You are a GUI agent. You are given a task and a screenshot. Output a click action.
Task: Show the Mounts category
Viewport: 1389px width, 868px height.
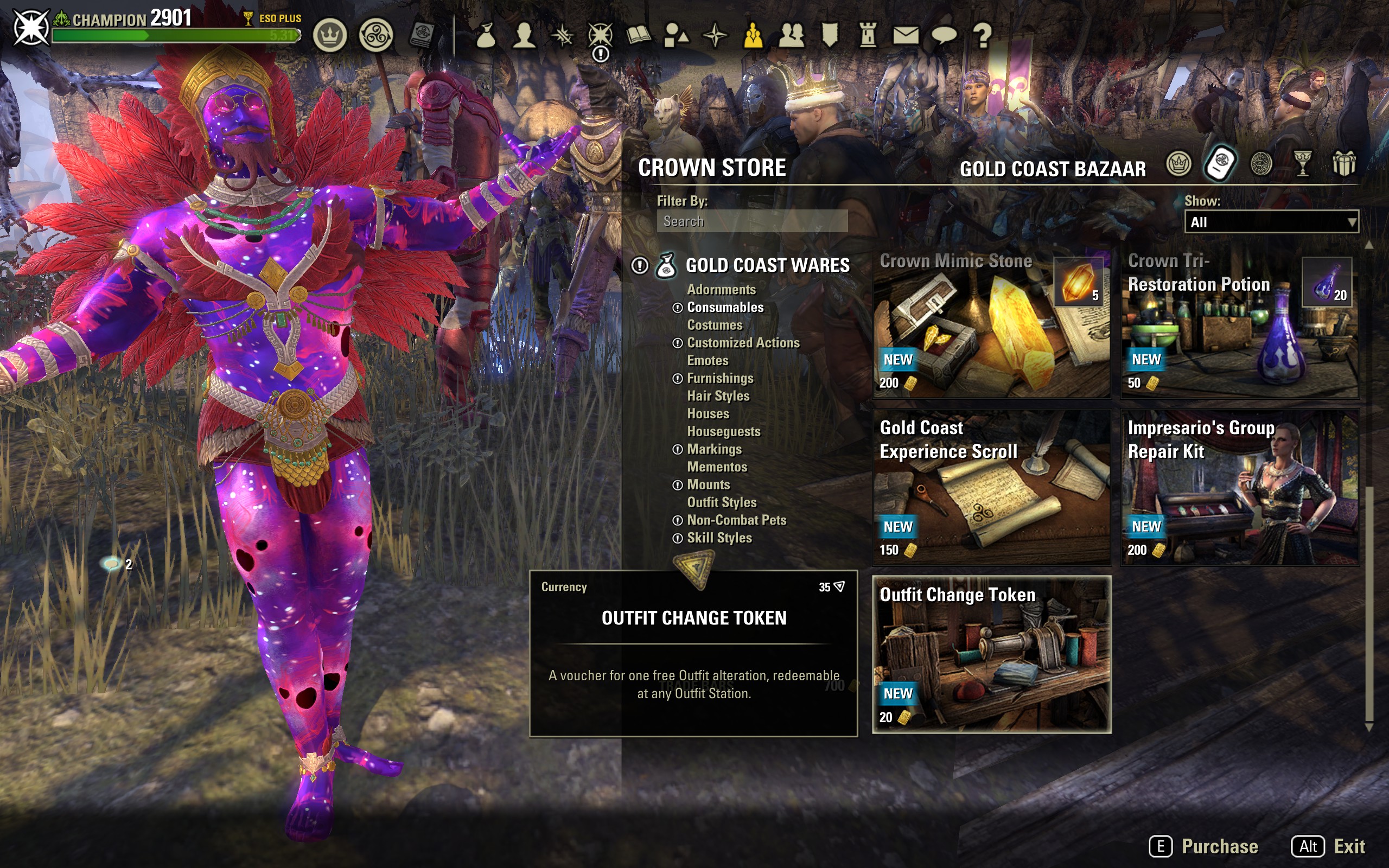pos(708,485)
